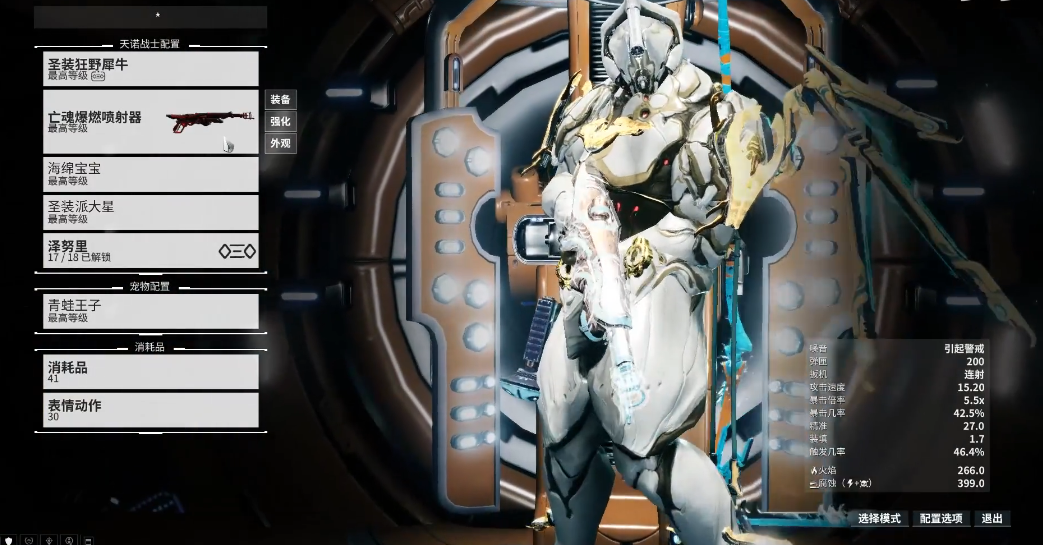
Task: Open the 海绵宝宝 weapon slot
Action: coord(151,174)
